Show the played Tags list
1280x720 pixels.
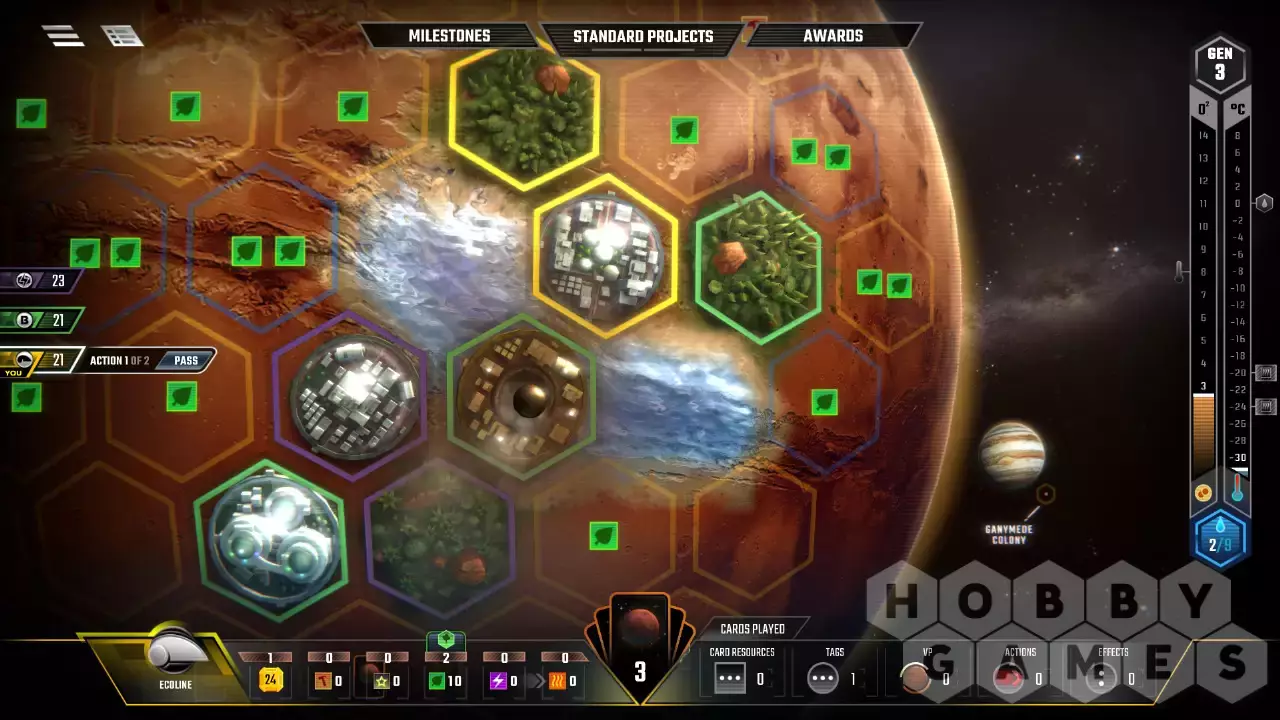[823, 679]
